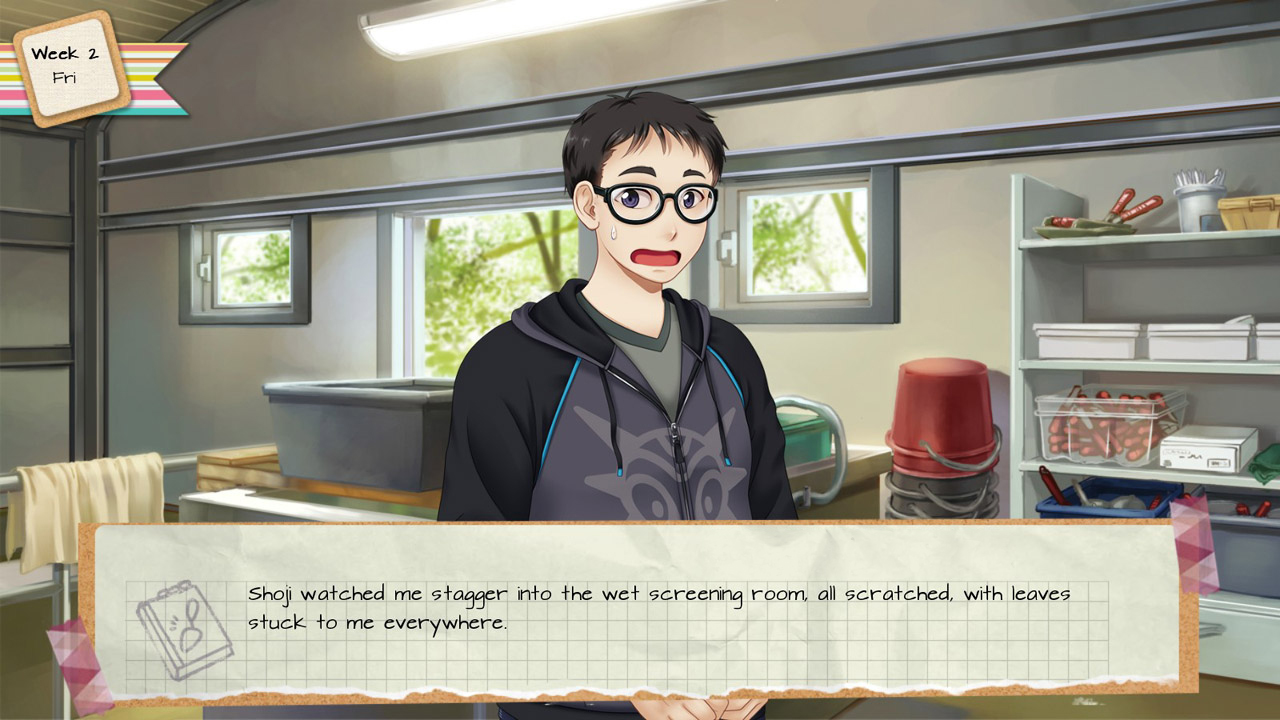The height and width of the screenshot is (720, 1280).
Task: Click the Fri label on the date marker
Action: tap(68, 77)
